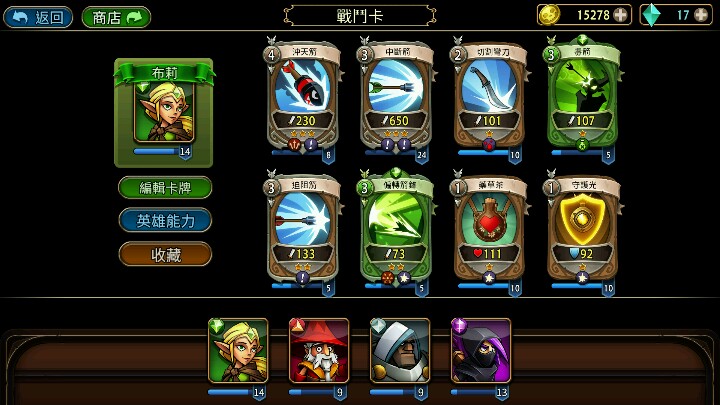Buy more gems with plus button
The image size is (720, 405).
(703, 15)
